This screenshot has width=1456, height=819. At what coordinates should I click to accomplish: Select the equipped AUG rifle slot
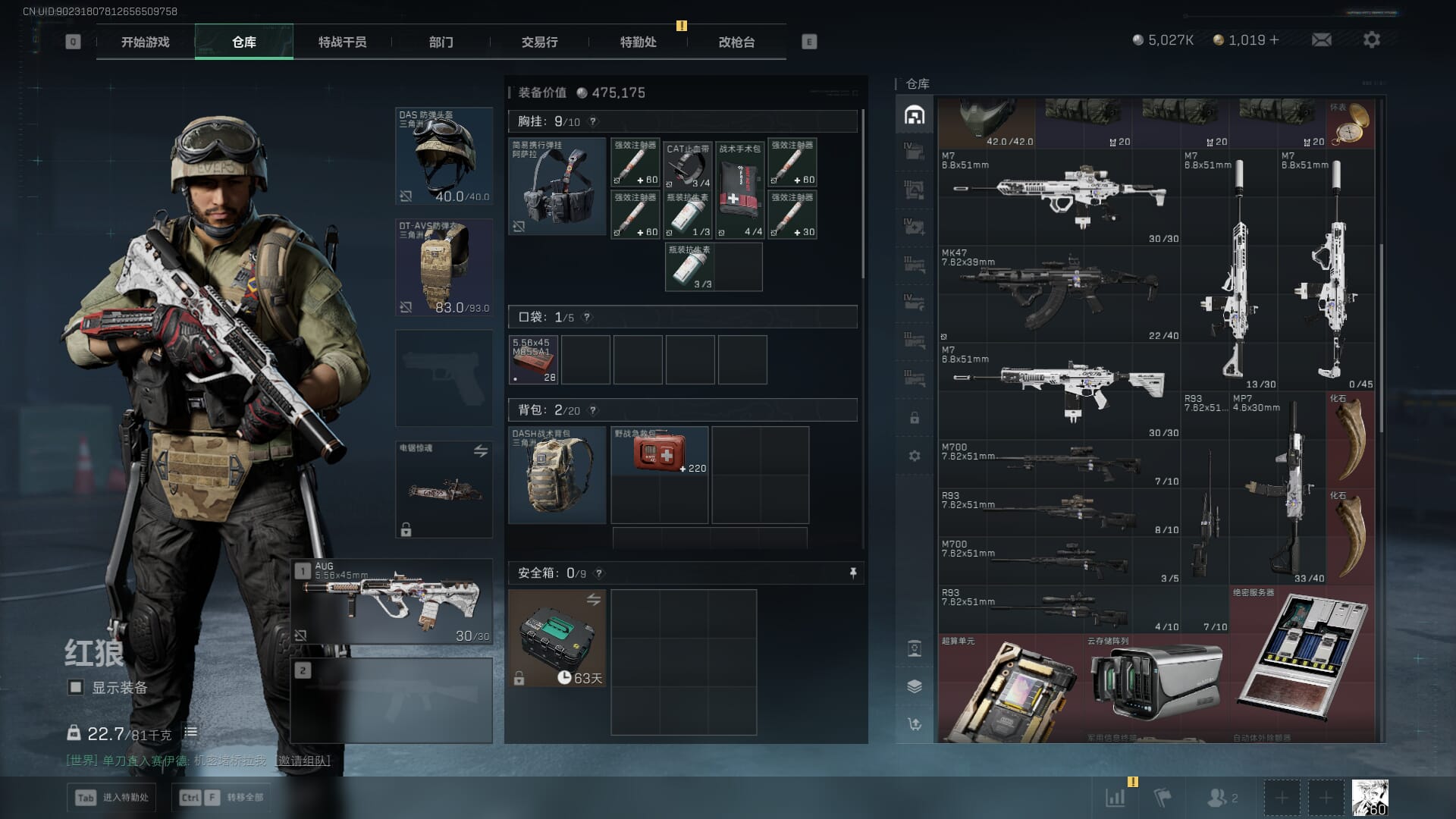point(391,601)
